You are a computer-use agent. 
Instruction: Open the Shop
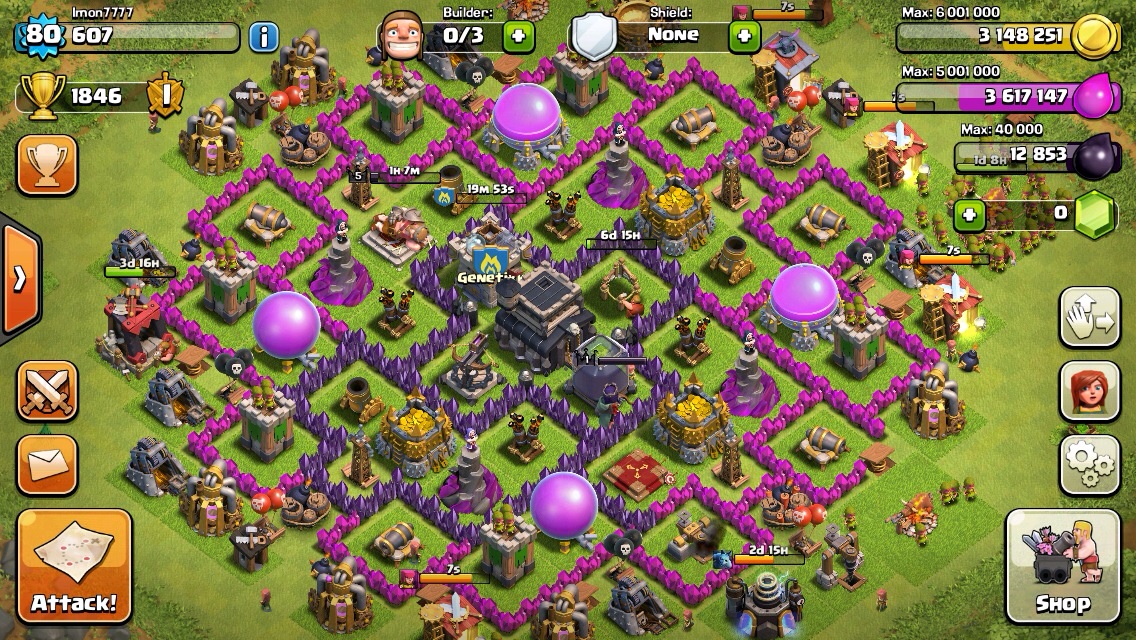1062,566
